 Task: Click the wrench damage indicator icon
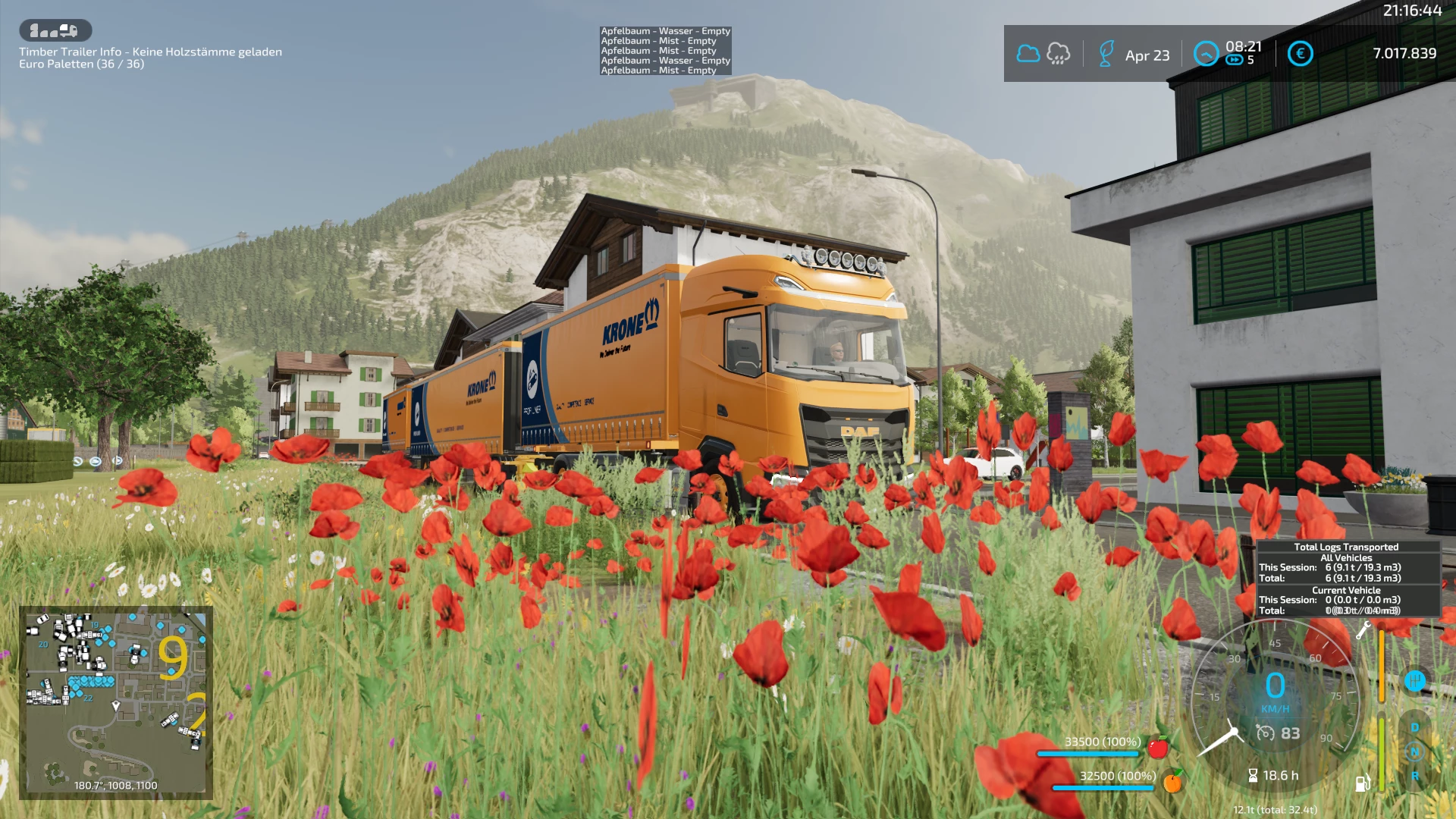click(x=1363, y=630)
